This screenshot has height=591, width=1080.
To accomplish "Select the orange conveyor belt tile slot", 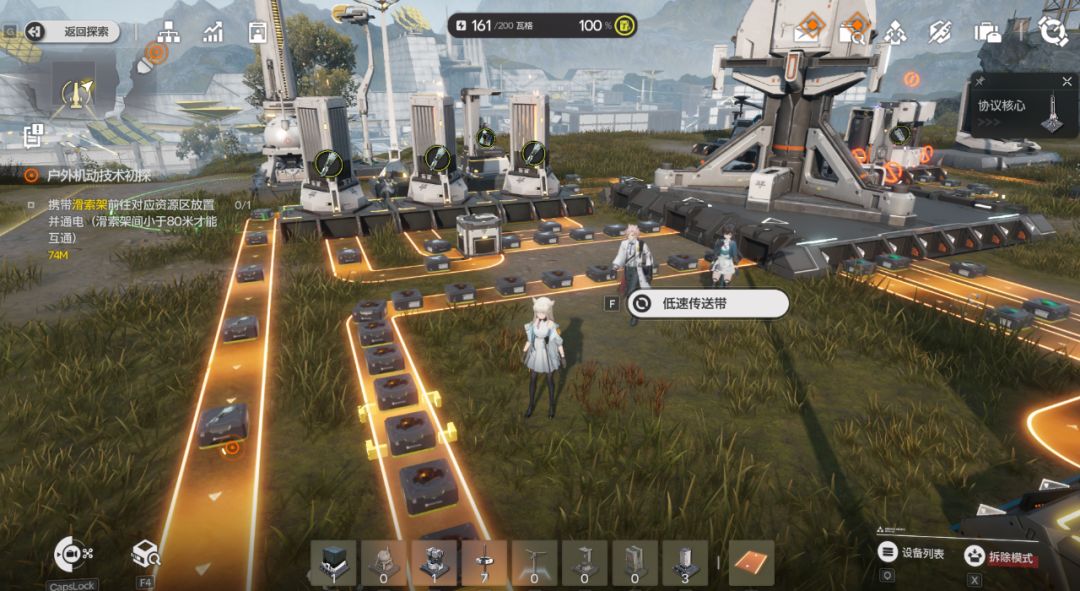I will (753, 562).
